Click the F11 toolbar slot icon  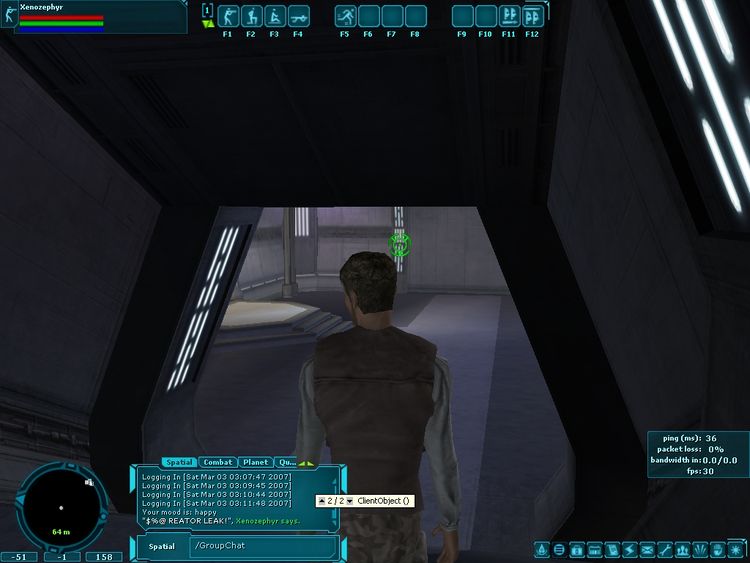coord(509,16)
